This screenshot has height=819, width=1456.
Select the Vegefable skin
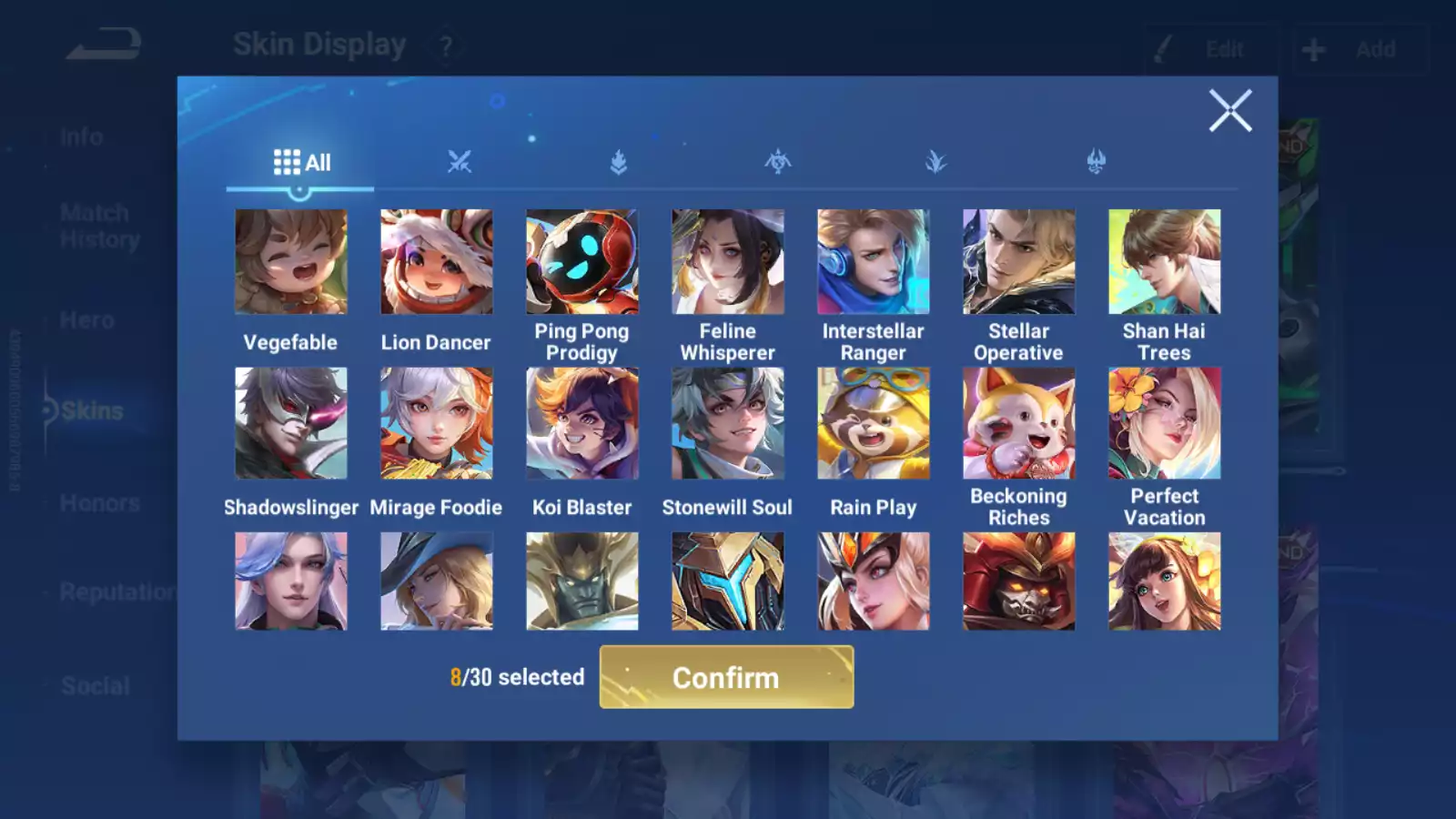291,261
